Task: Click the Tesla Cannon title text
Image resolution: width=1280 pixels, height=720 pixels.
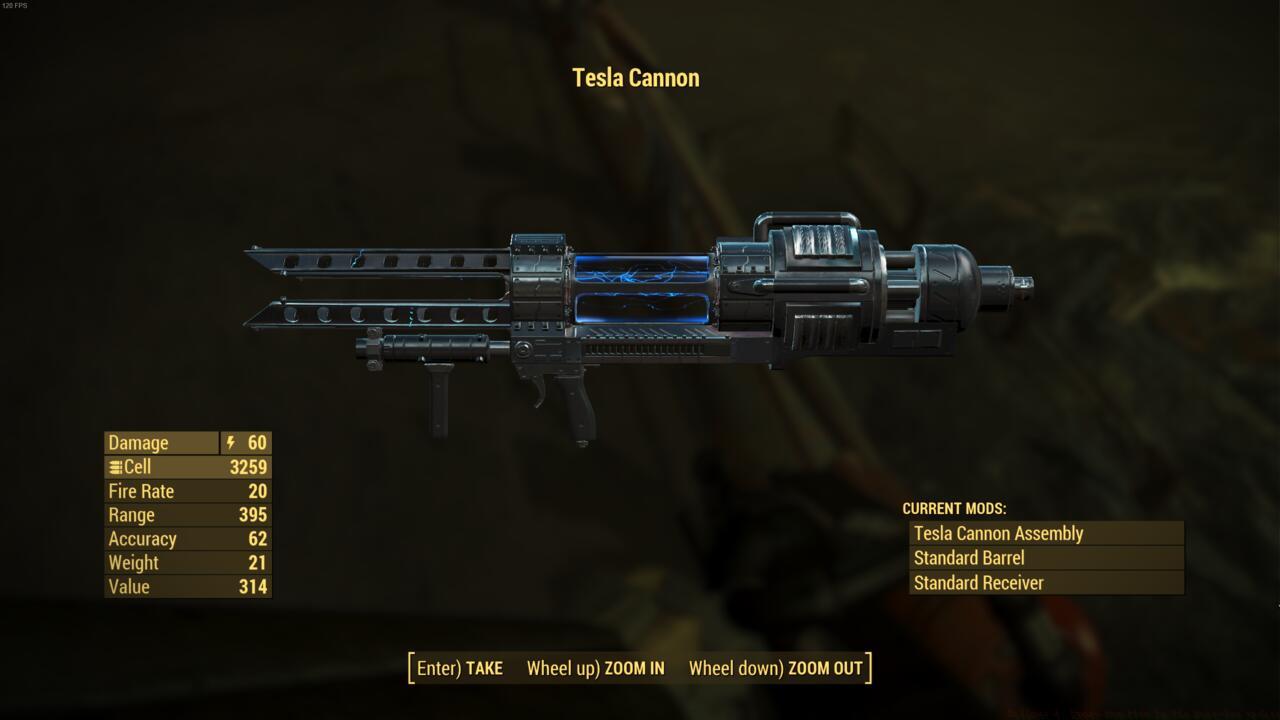Action: (636, 77)
